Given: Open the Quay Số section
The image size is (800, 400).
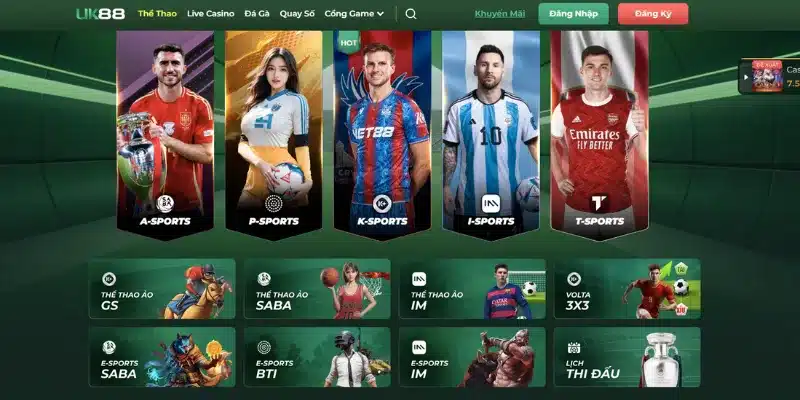Looking at the screenshot, I should pos(296,14).
